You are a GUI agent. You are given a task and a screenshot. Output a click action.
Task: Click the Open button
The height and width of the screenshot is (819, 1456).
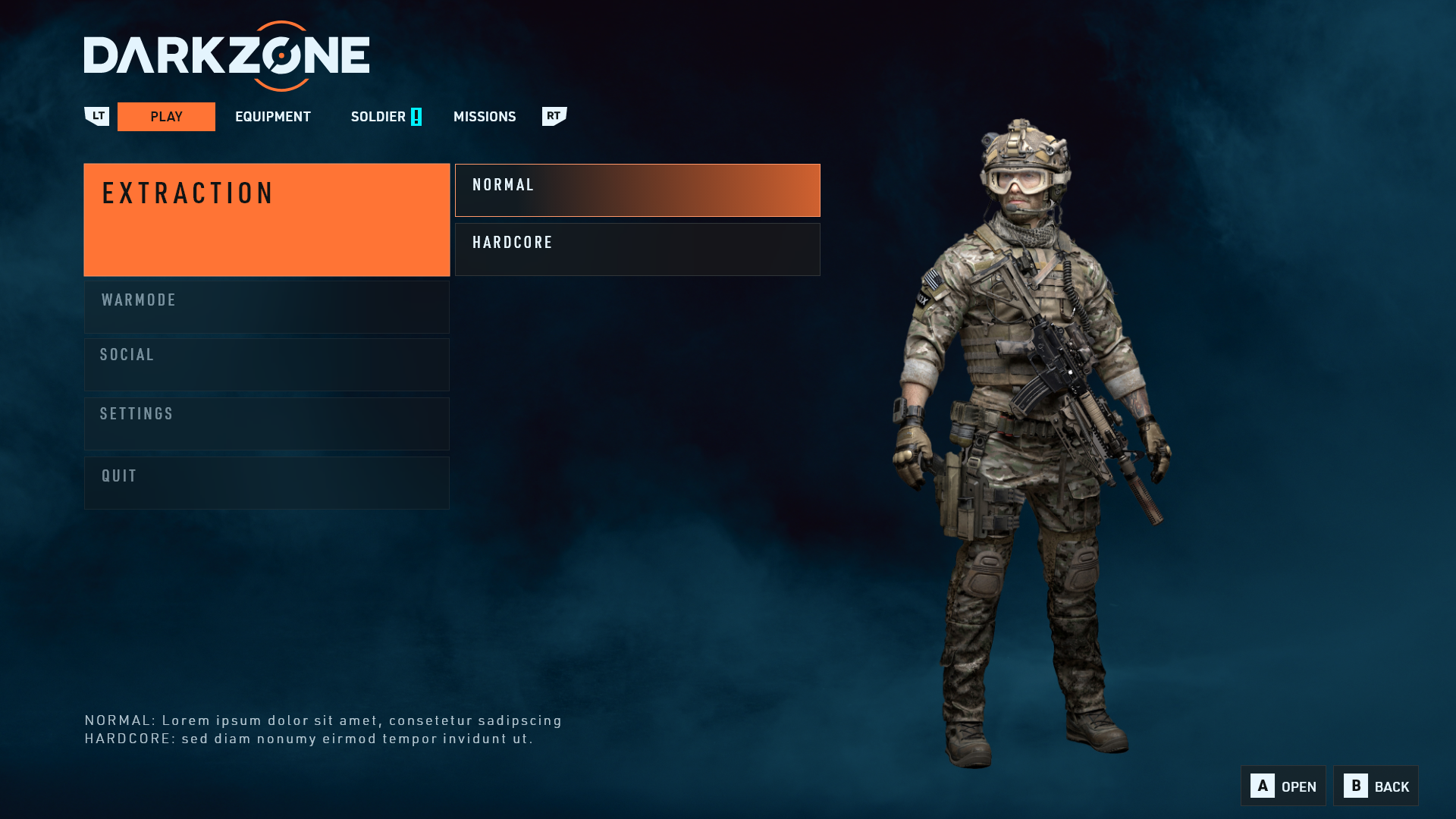[1283, 786]
